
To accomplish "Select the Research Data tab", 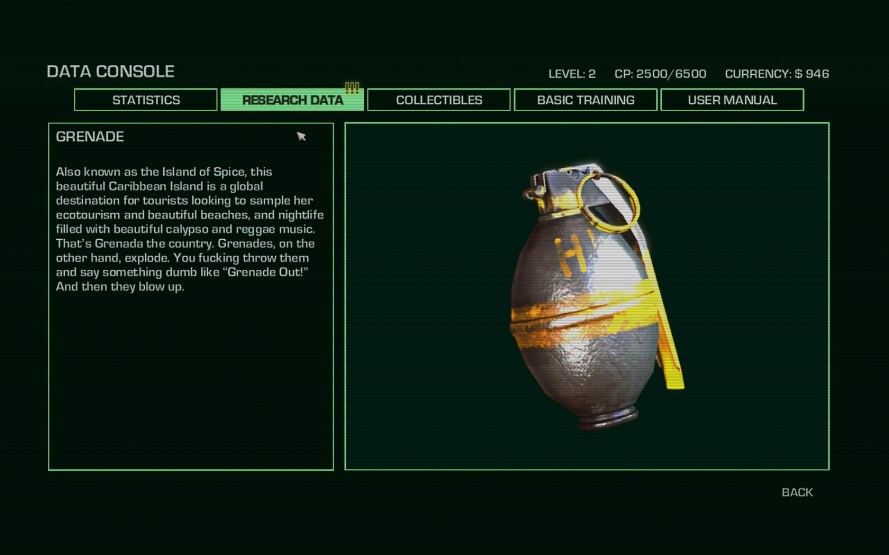I will (292, 100).
